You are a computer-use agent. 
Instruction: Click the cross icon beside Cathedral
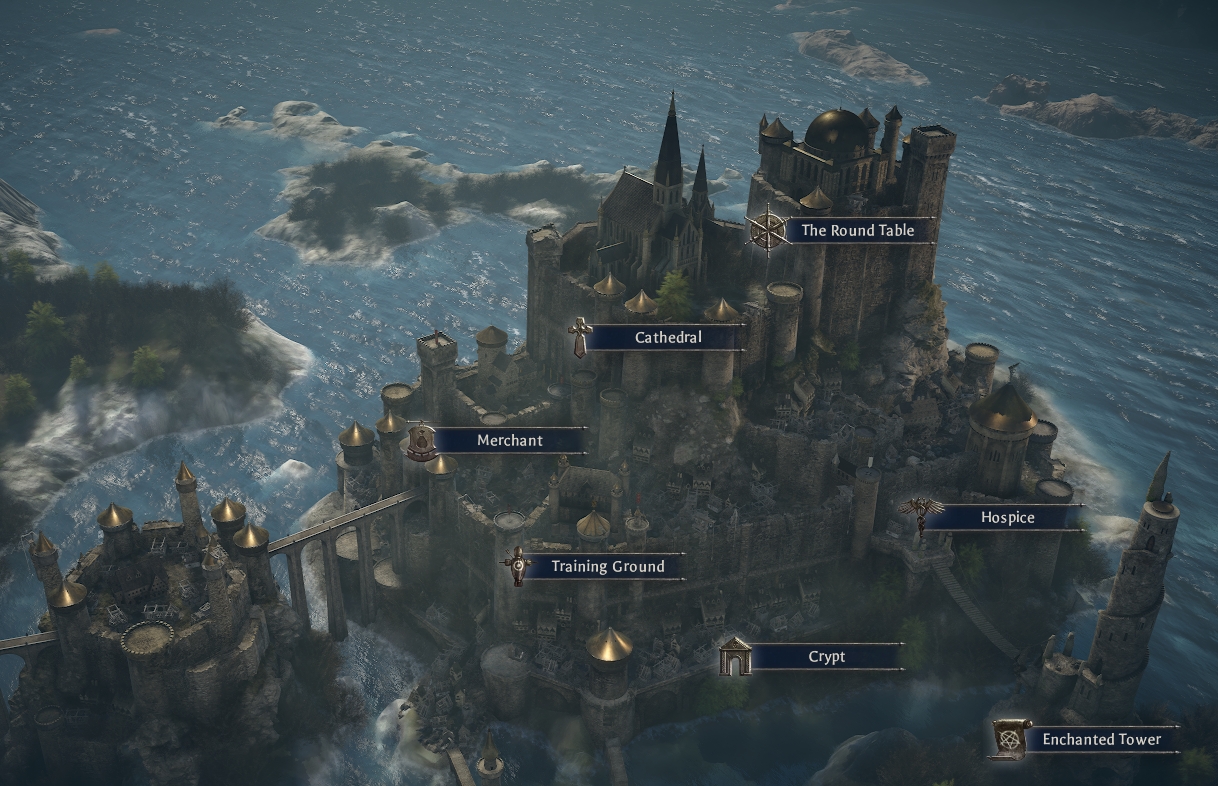tap(579, 338)
